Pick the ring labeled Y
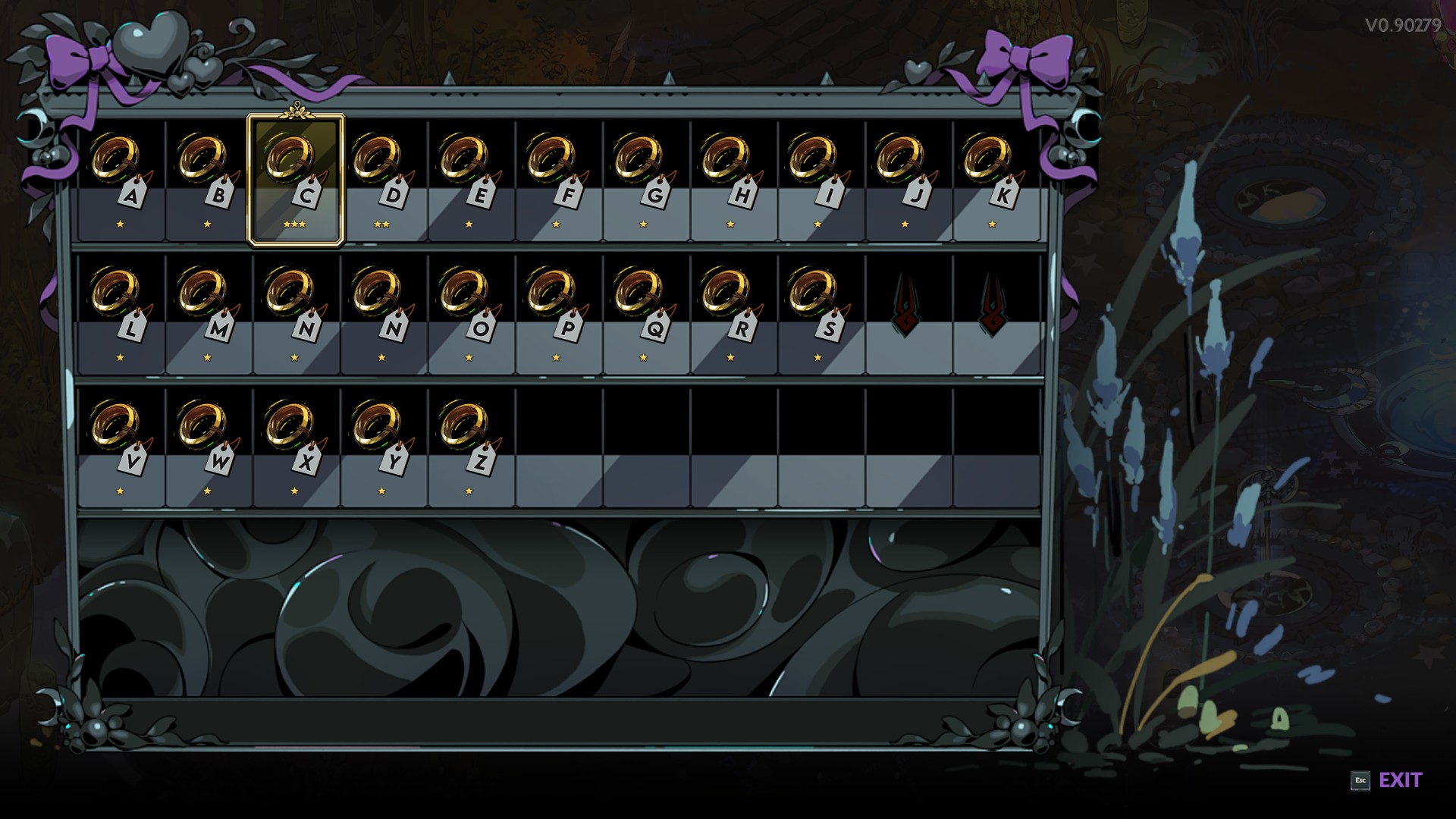This screenshot has height=819, width=1456. pyautogui.click(x=383, y=447)
